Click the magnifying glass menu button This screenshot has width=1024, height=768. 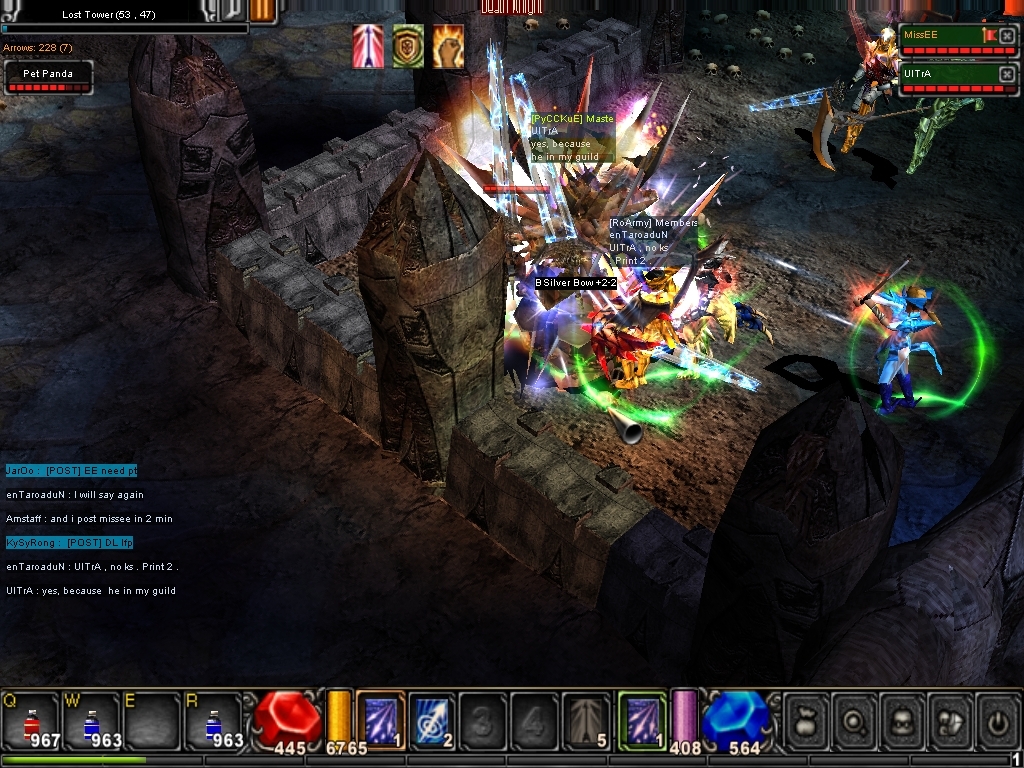click(x=854, y=720)
